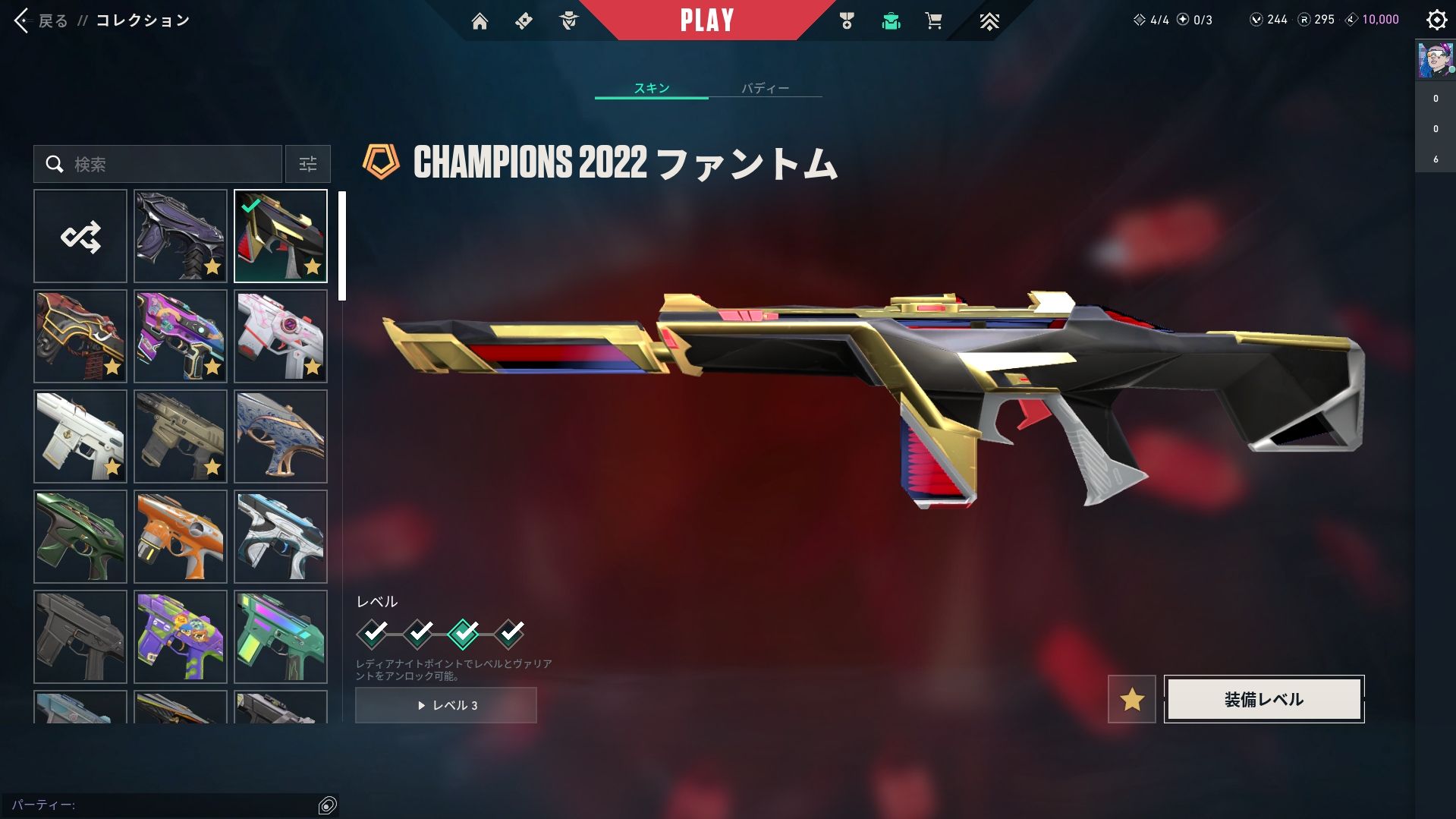Select the Champions 2022 Phantom thumbnail
The width and height of the screenshot is (1456, 819).
(281, 236)
